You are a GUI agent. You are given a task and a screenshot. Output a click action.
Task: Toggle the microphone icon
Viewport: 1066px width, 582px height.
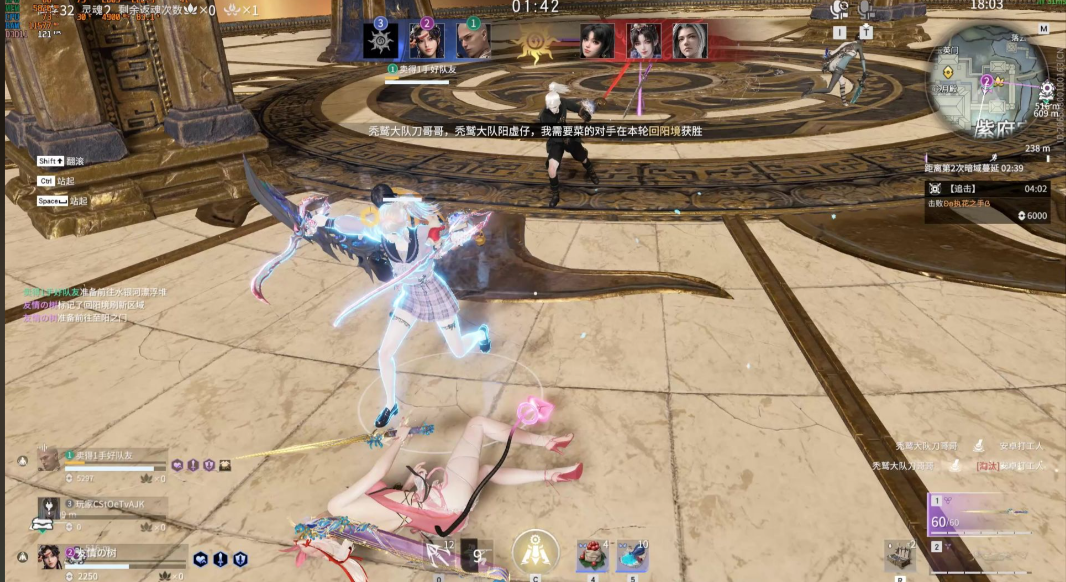866,10
